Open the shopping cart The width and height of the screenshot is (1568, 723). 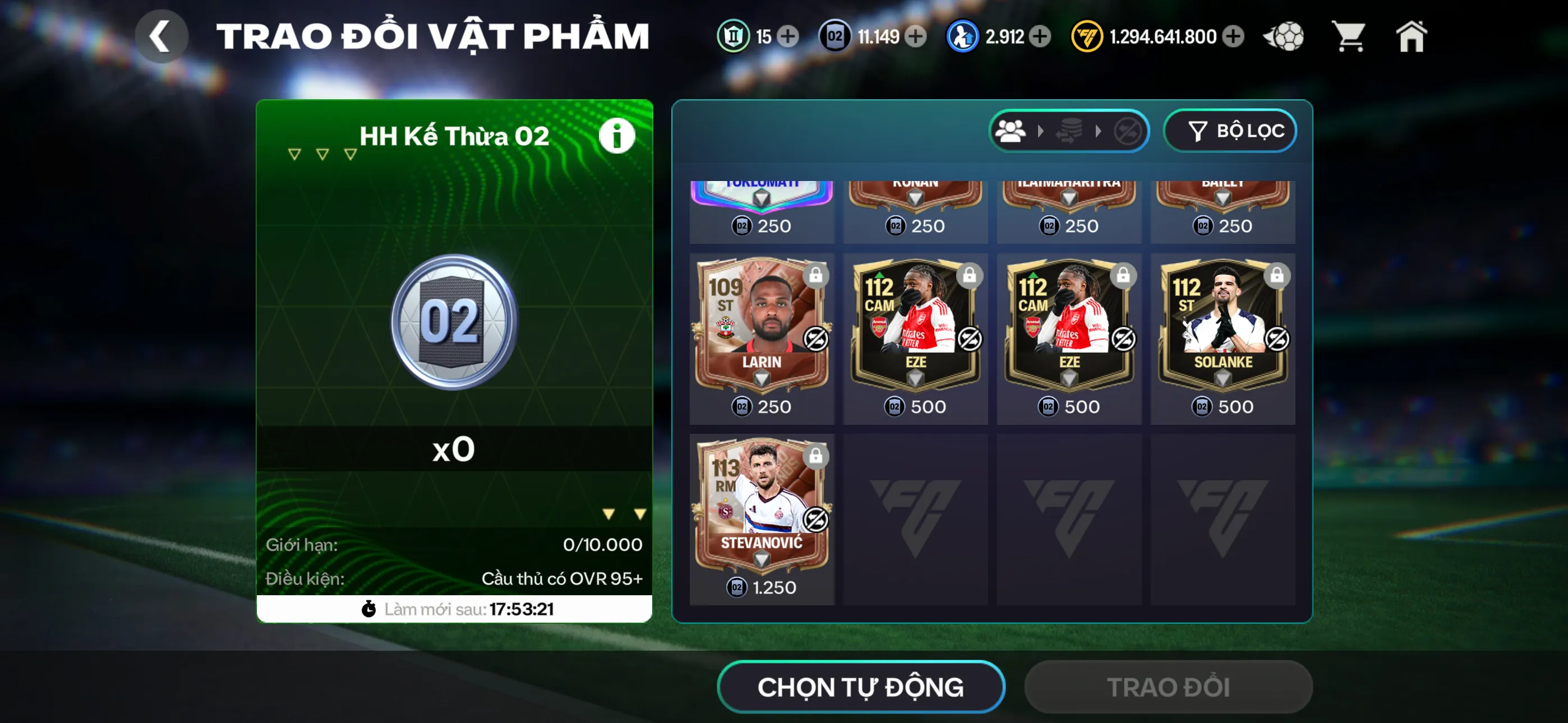1350,37
